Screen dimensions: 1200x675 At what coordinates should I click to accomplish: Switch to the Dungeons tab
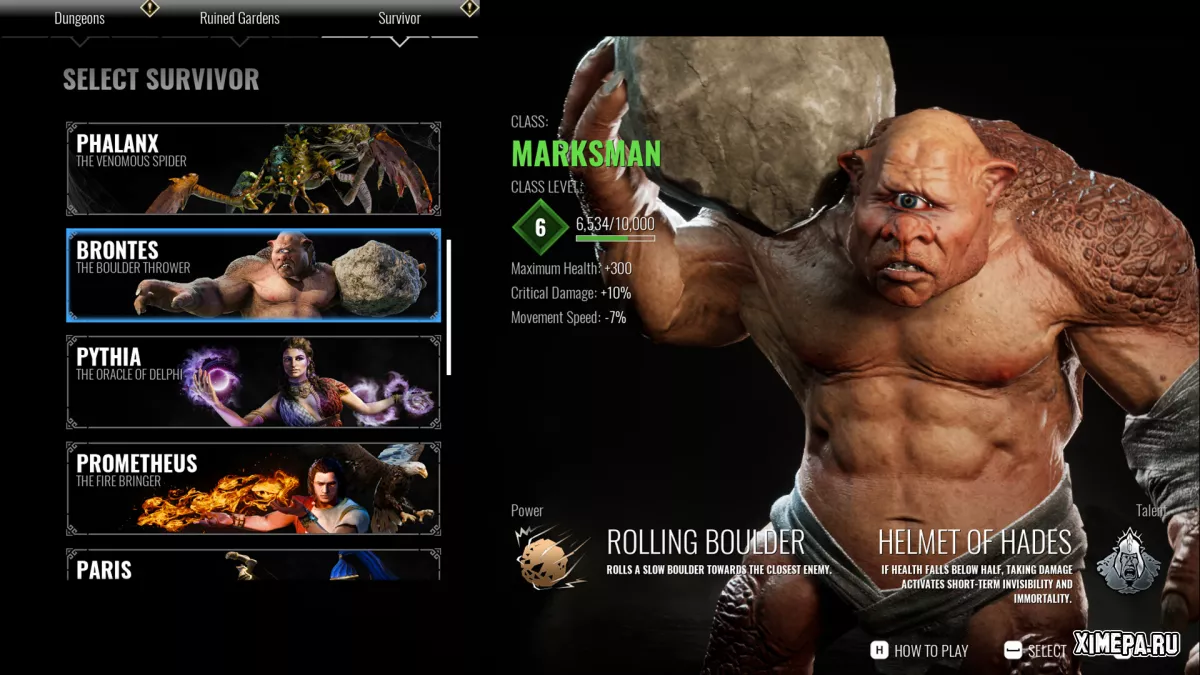(79, 18)
